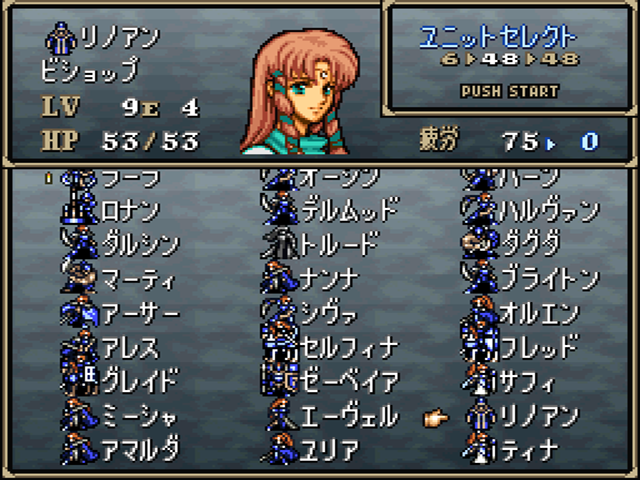Select Nanna (ナンナ) from the roster
Image resolution: width=640 pixels, height=480 pixels.
[328, 279]
